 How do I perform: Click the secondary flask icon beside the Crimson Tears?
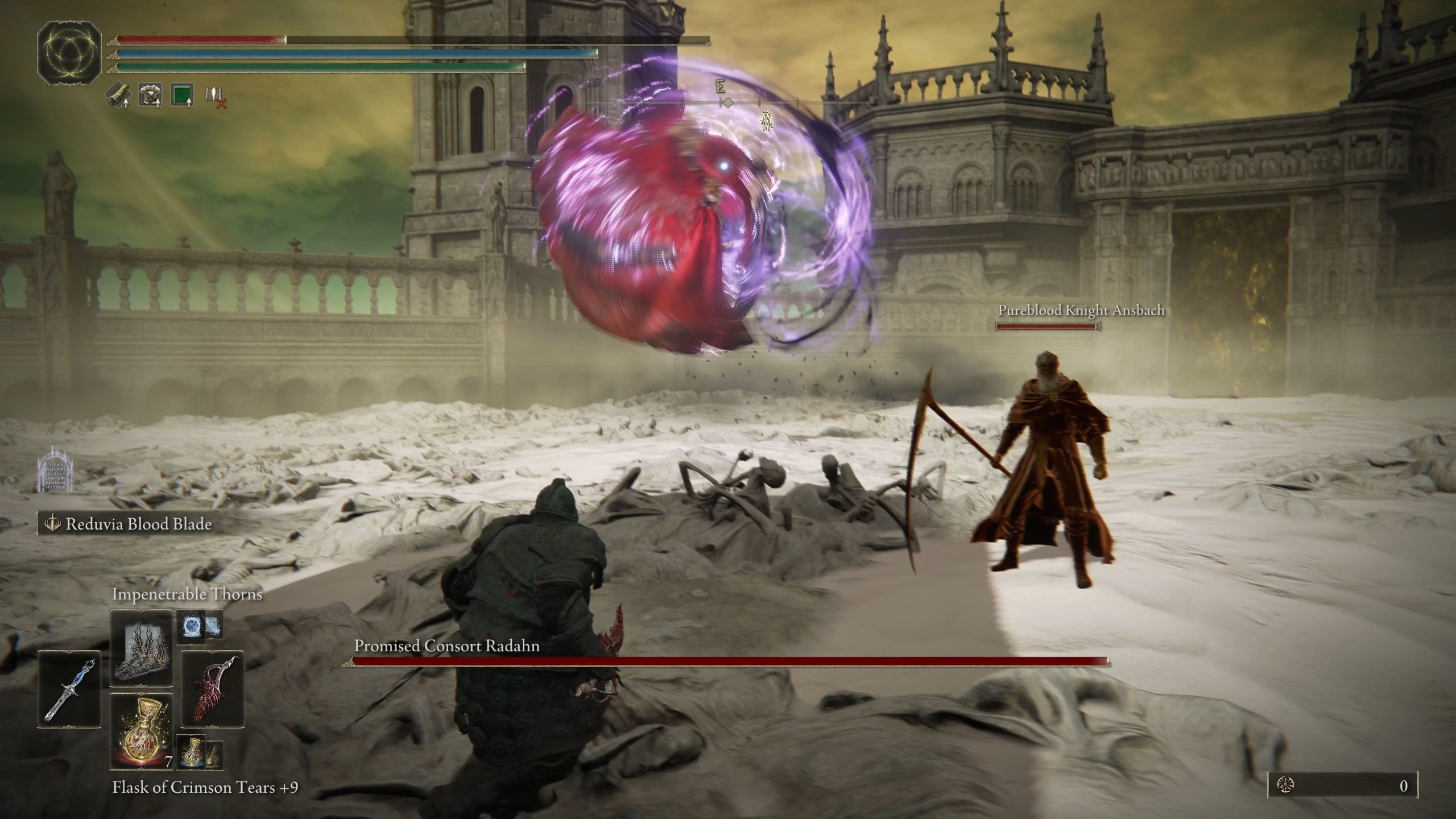(x=192, y=752)
